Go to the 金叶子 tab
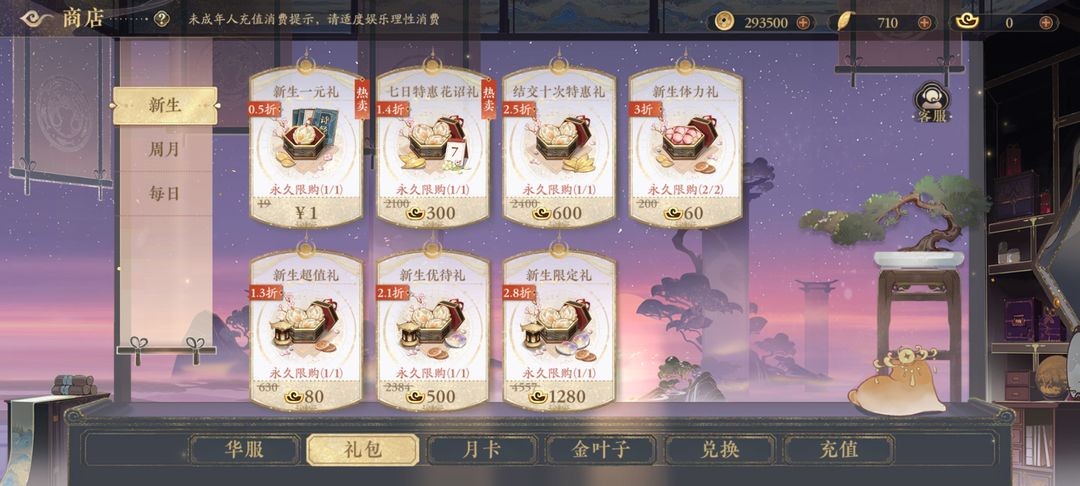The height and width of the screenshot is (486, 1080). point(600,449)
